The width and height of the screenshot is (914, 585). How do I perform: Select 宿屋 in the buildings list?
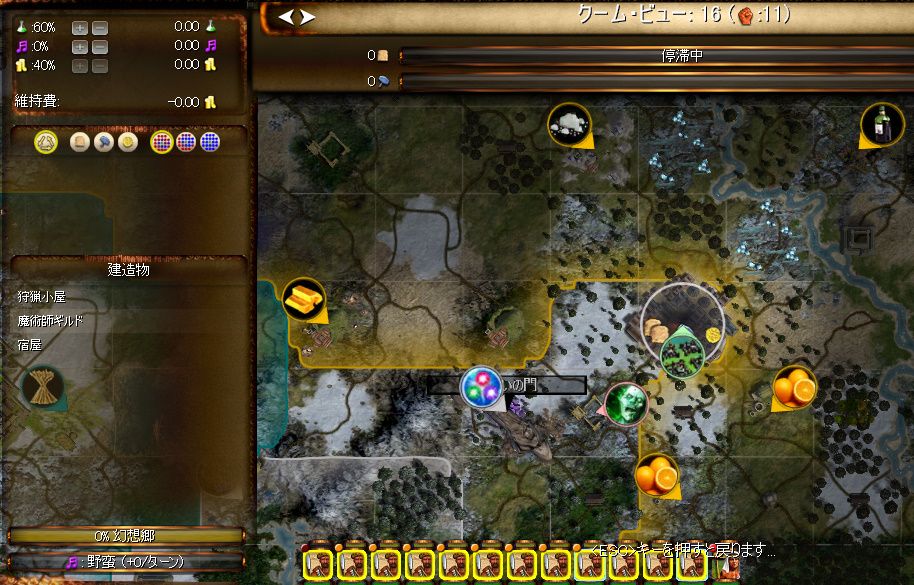pyautogui.click(x=28, y=345)
